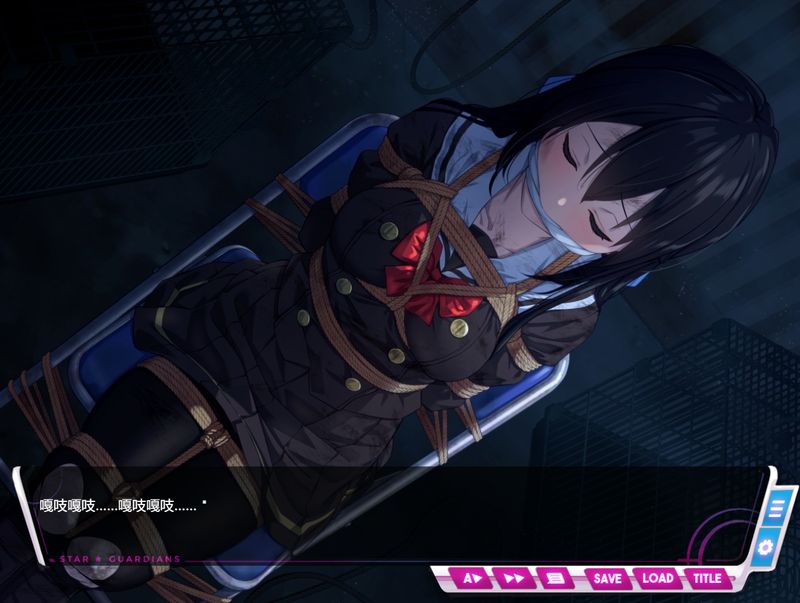The height and width of the screenshot is (603, 800).
Task: Return to the TITLE screen
Action: 707,578
